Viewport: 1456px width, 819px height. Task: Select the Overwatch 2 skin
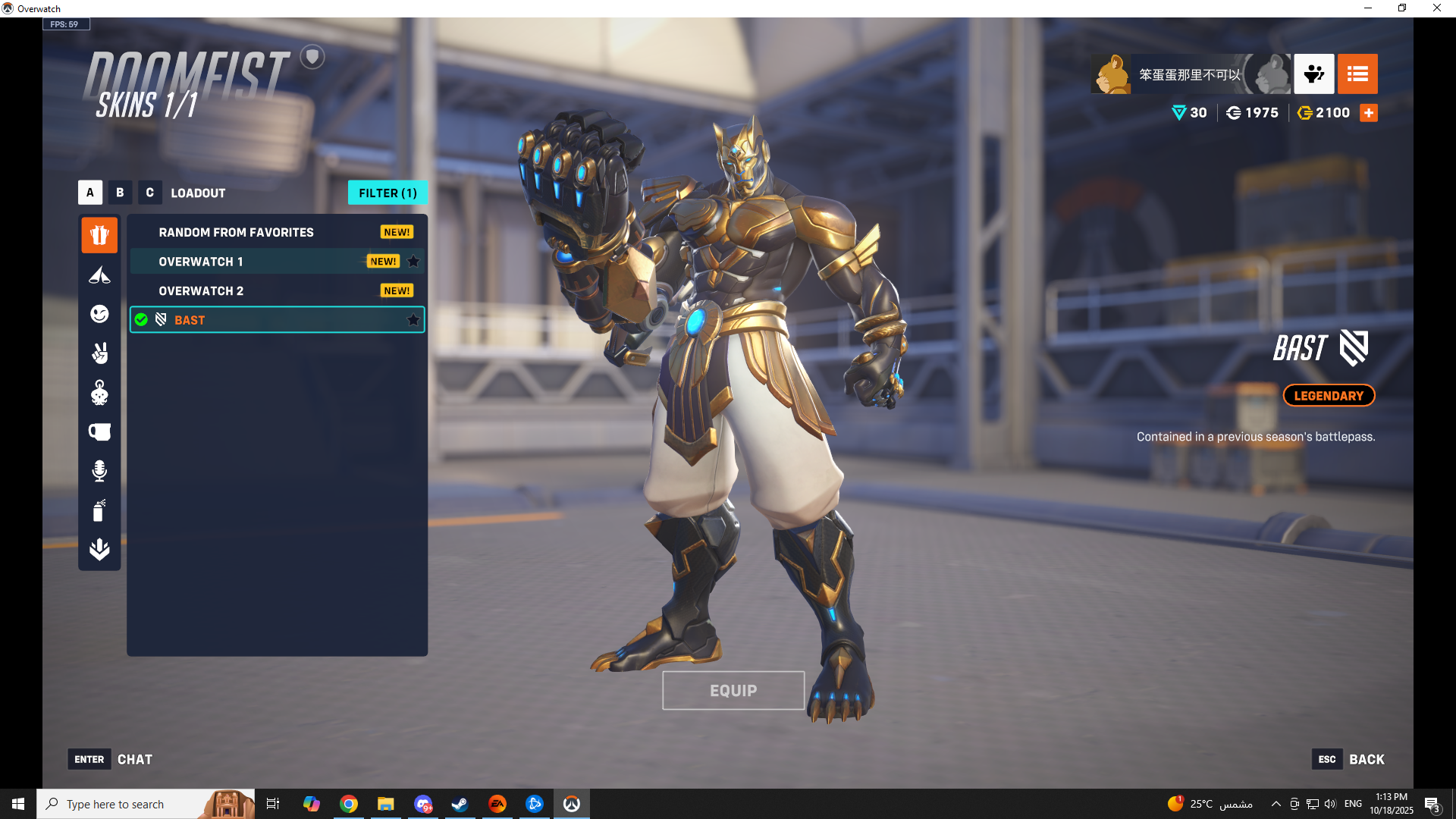tap(201, 291)
